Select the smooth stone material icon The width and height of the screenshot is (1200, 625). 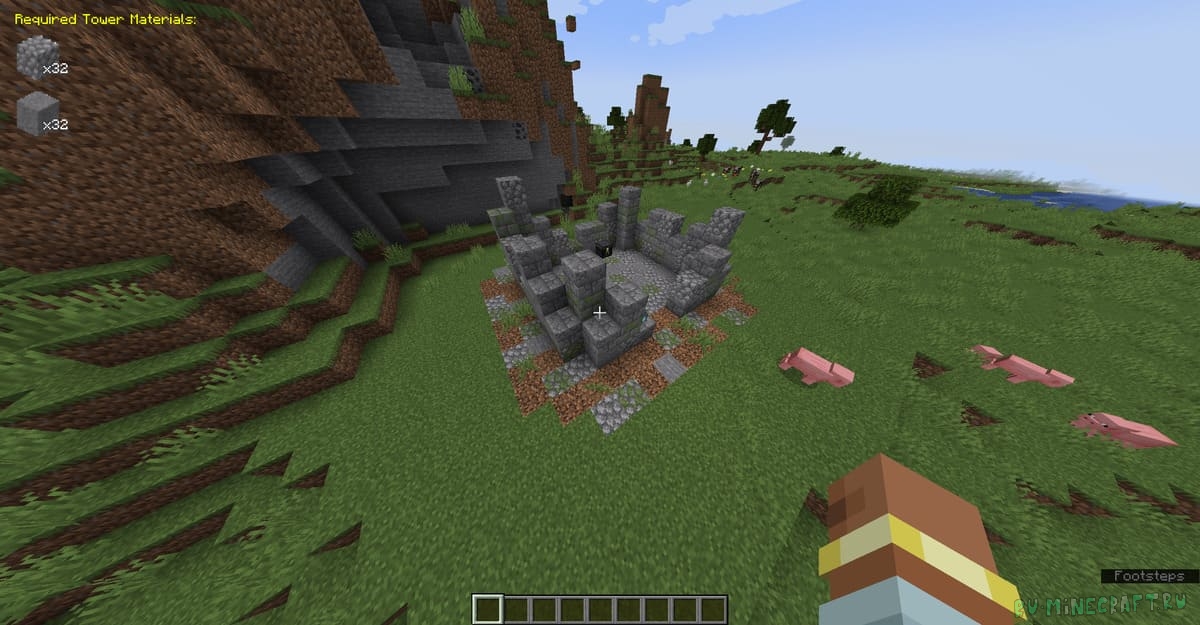tap(35, 112)
